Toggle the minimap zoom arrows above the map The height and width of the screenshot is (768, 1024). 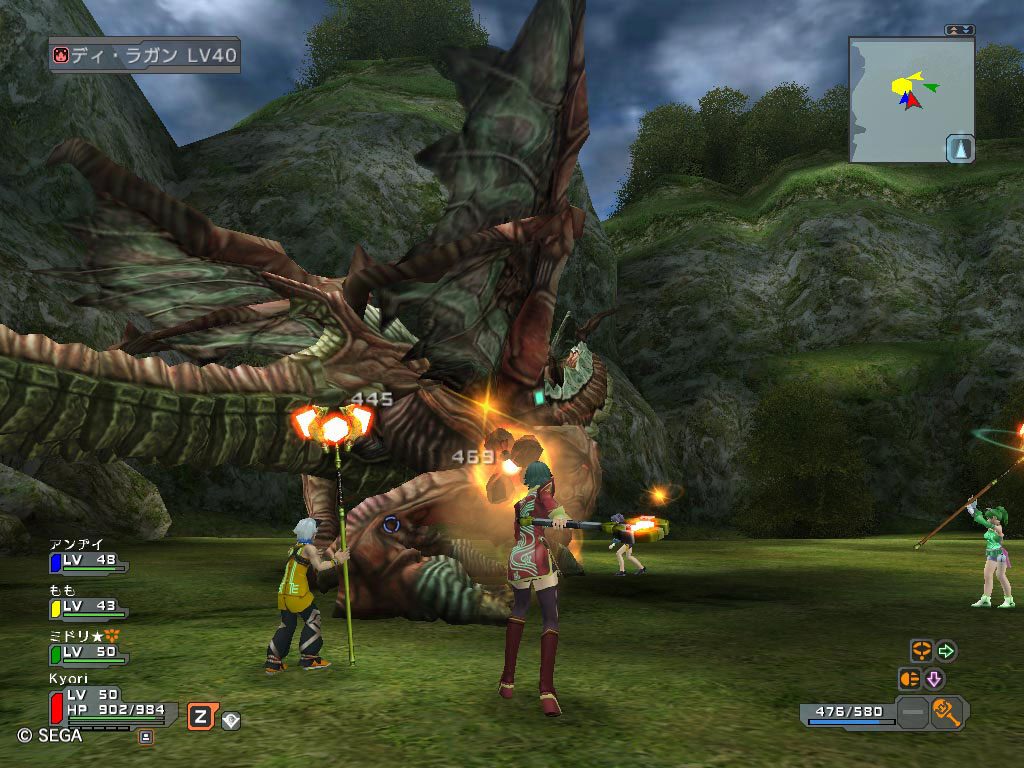tap(959, 30)
